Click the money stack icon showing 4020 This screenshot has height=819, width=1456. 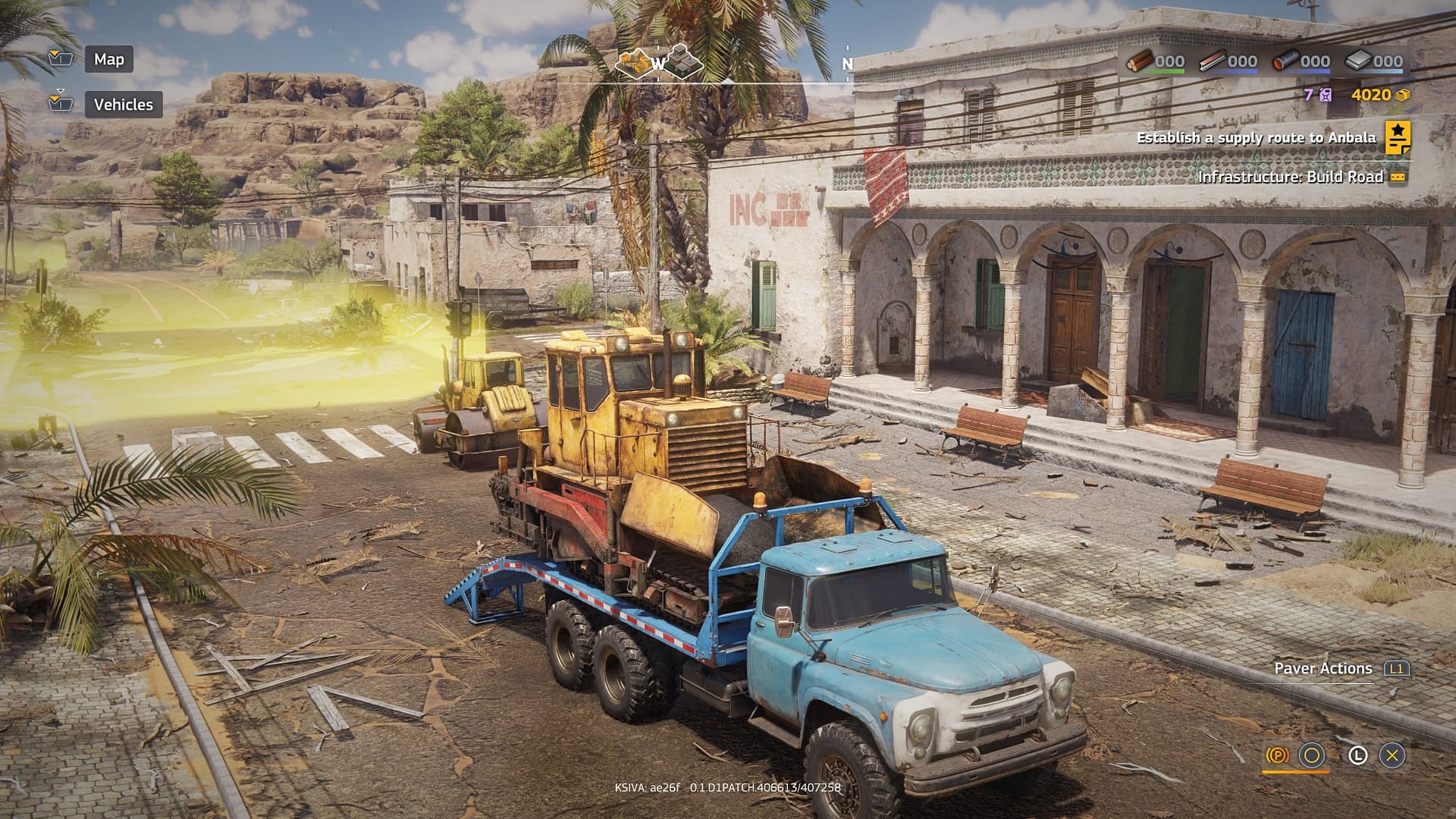pyautogui.click(x=1404, y=96)
